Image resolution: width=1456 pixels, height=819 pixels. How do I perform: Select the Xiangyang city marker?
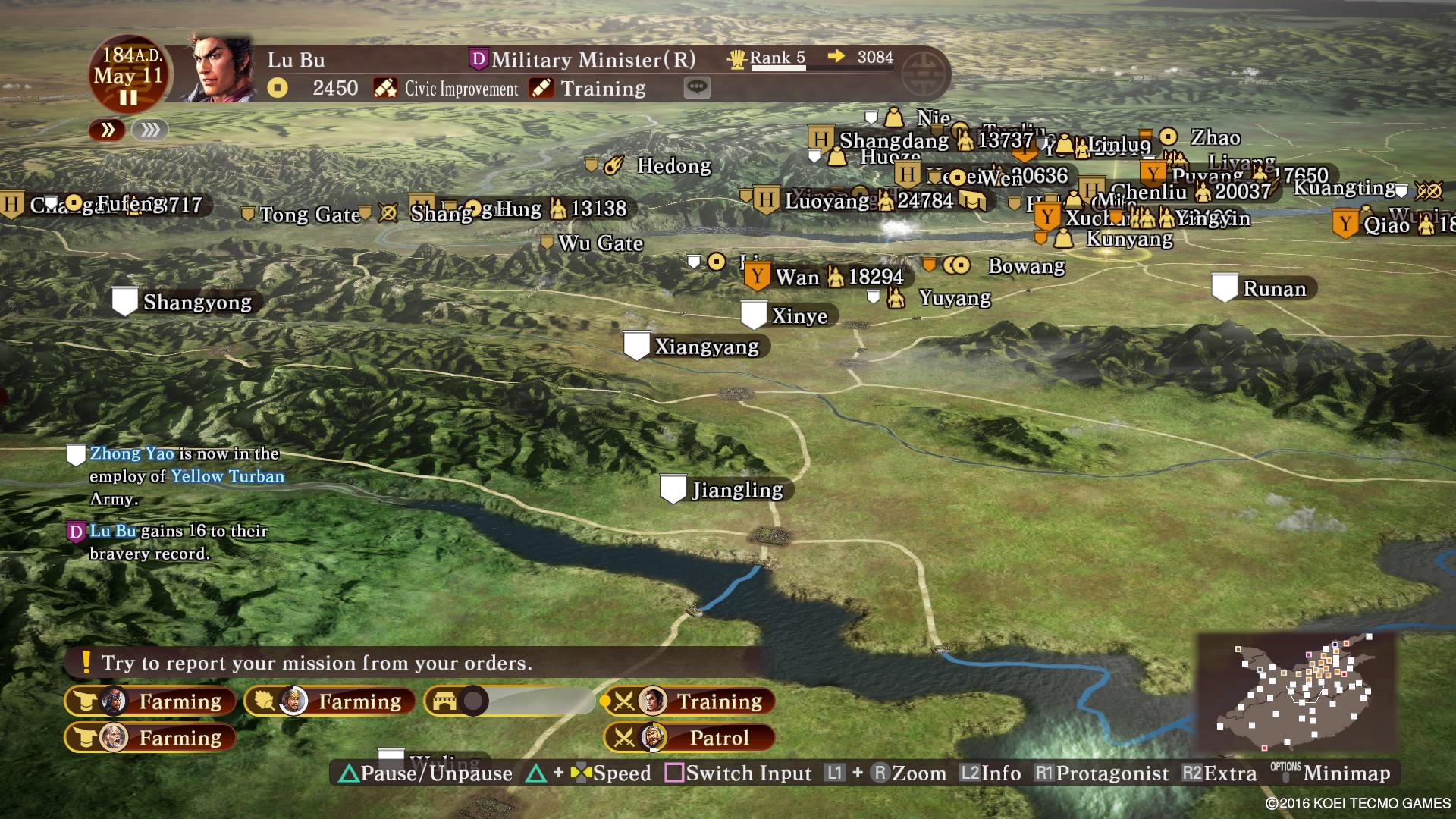[636, 346]
